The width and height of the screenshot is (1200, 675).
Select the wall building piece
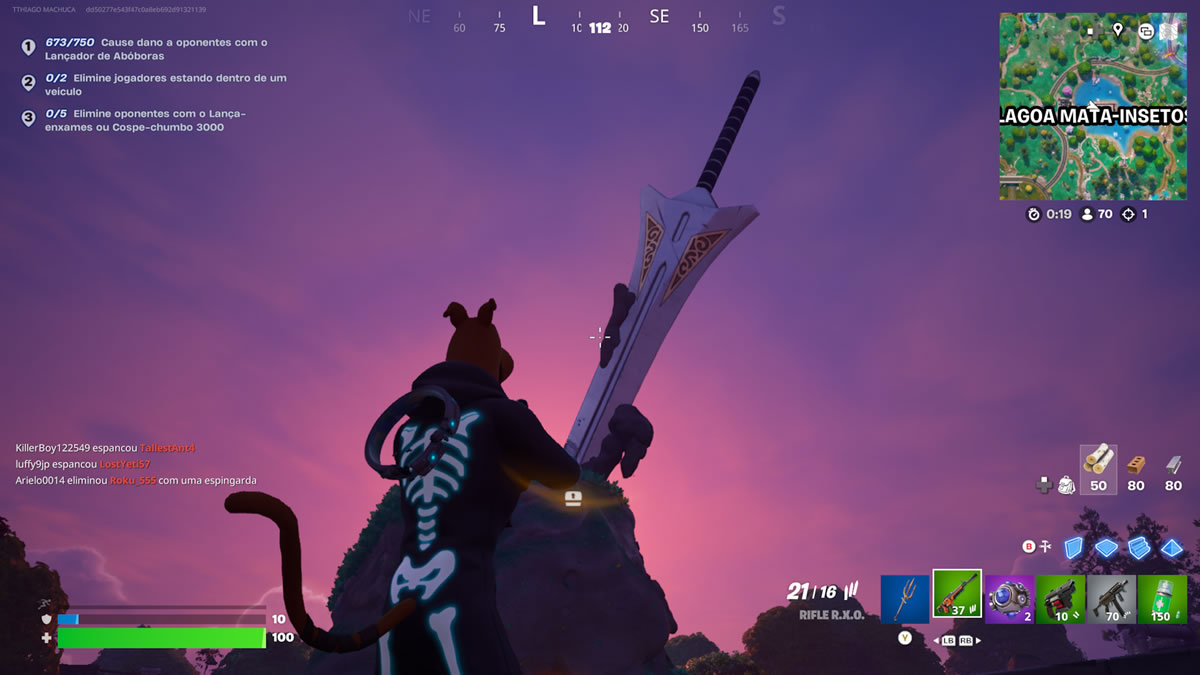1073,547
